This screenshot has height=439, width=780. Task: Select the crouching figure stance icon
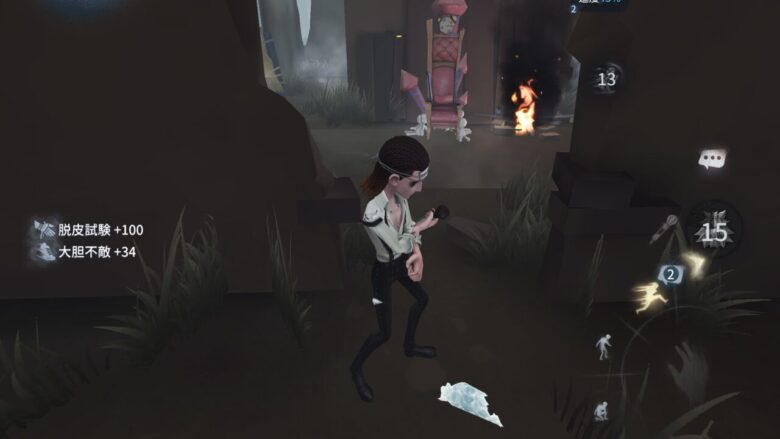coord(601,411)
